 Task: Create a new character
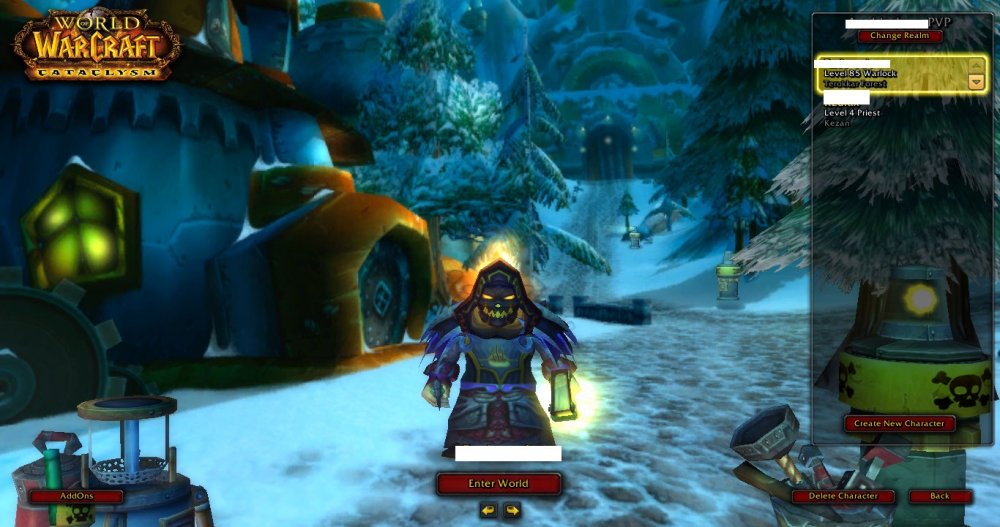click(x=899, y=424)
